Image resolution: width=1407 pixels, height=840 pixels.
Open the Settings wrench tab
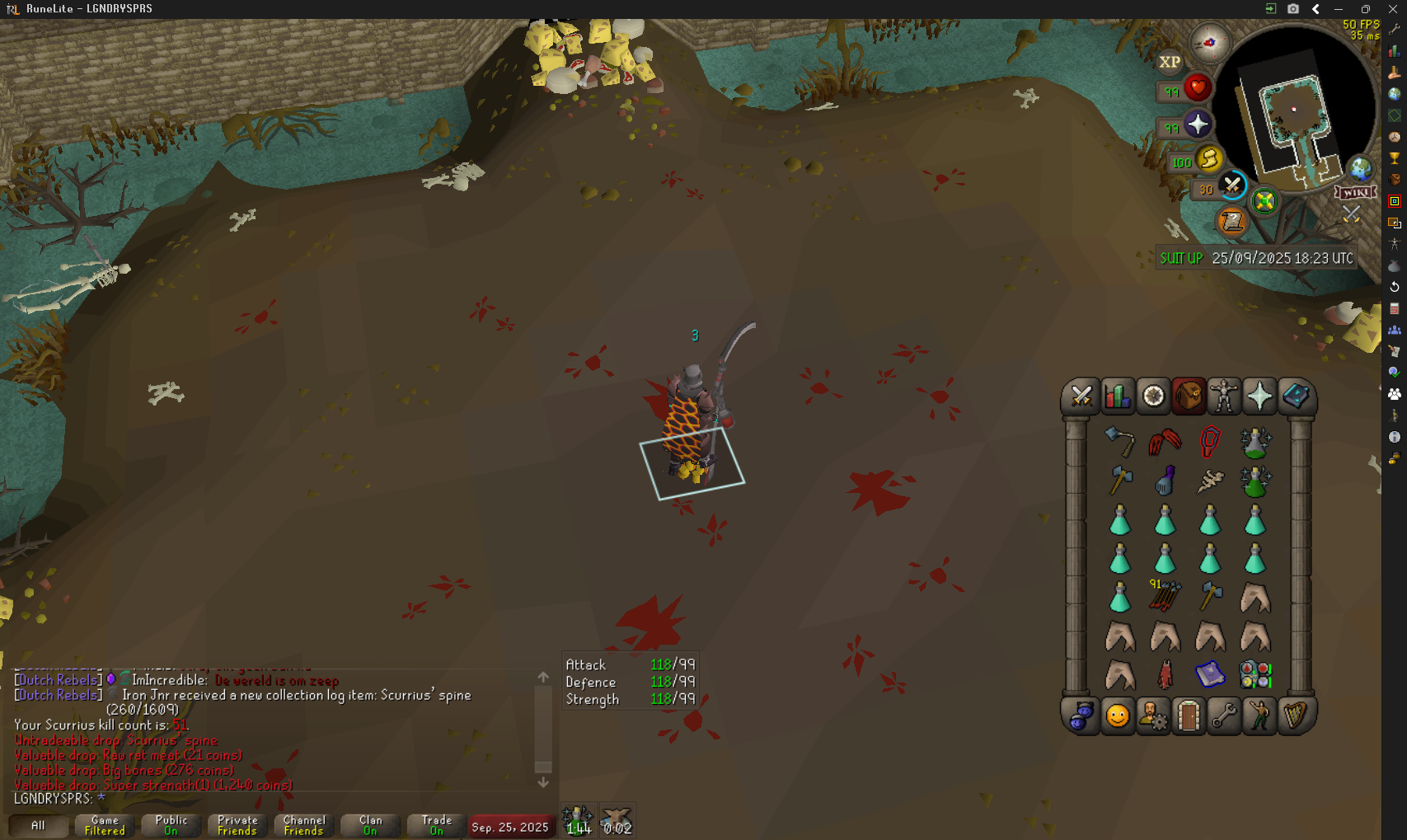[x=1224, y=716]
